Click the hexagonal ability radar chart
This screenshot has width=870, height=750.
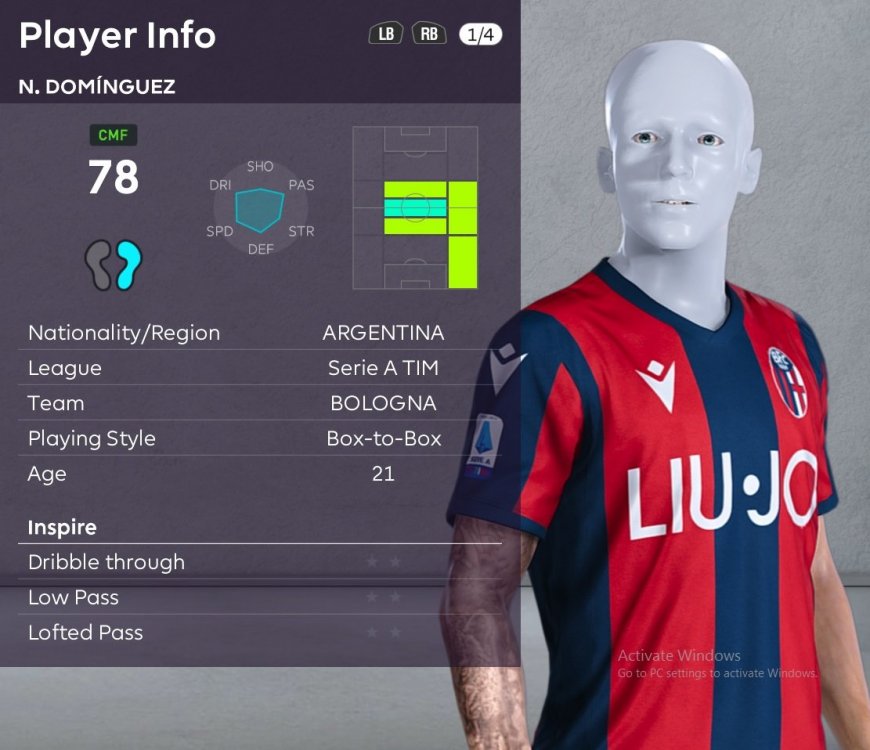click(x=260, y=207)
